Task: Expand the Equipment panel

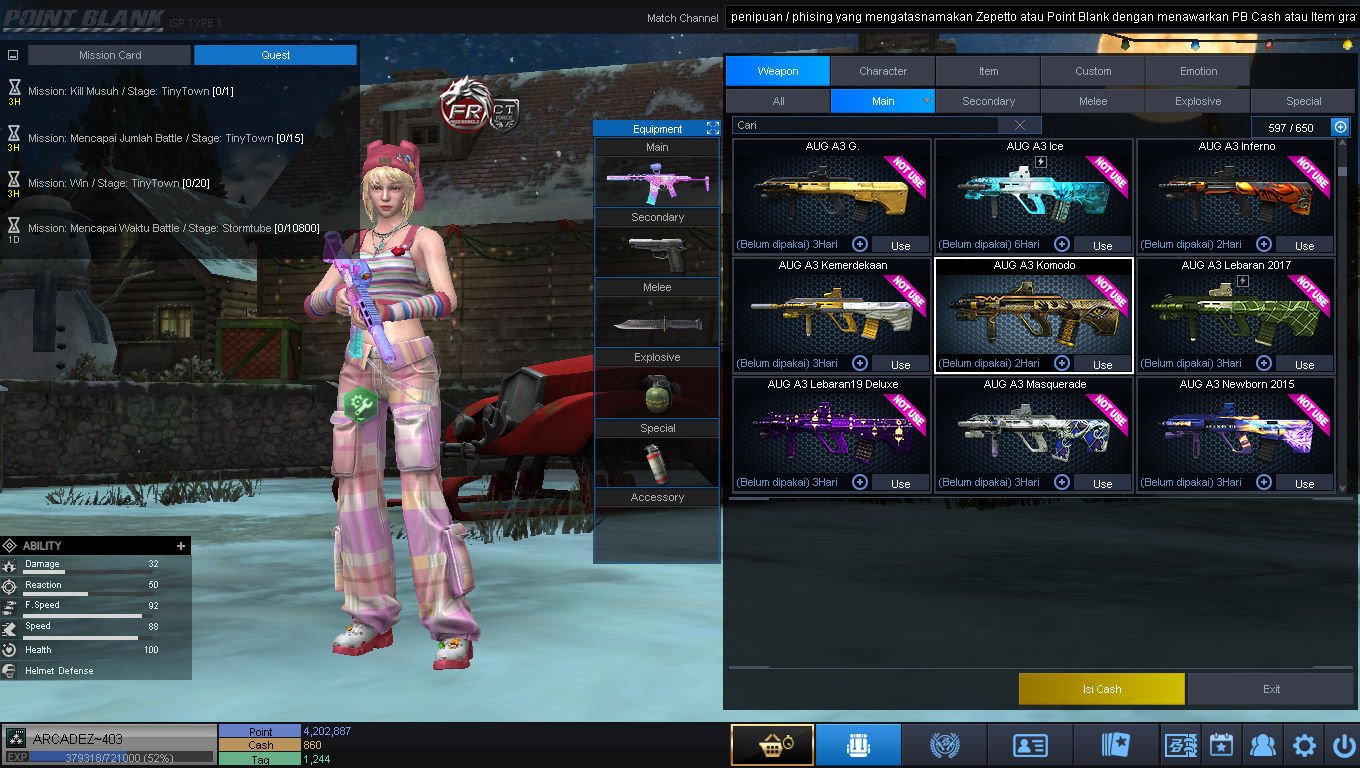Action: [713, 128]
